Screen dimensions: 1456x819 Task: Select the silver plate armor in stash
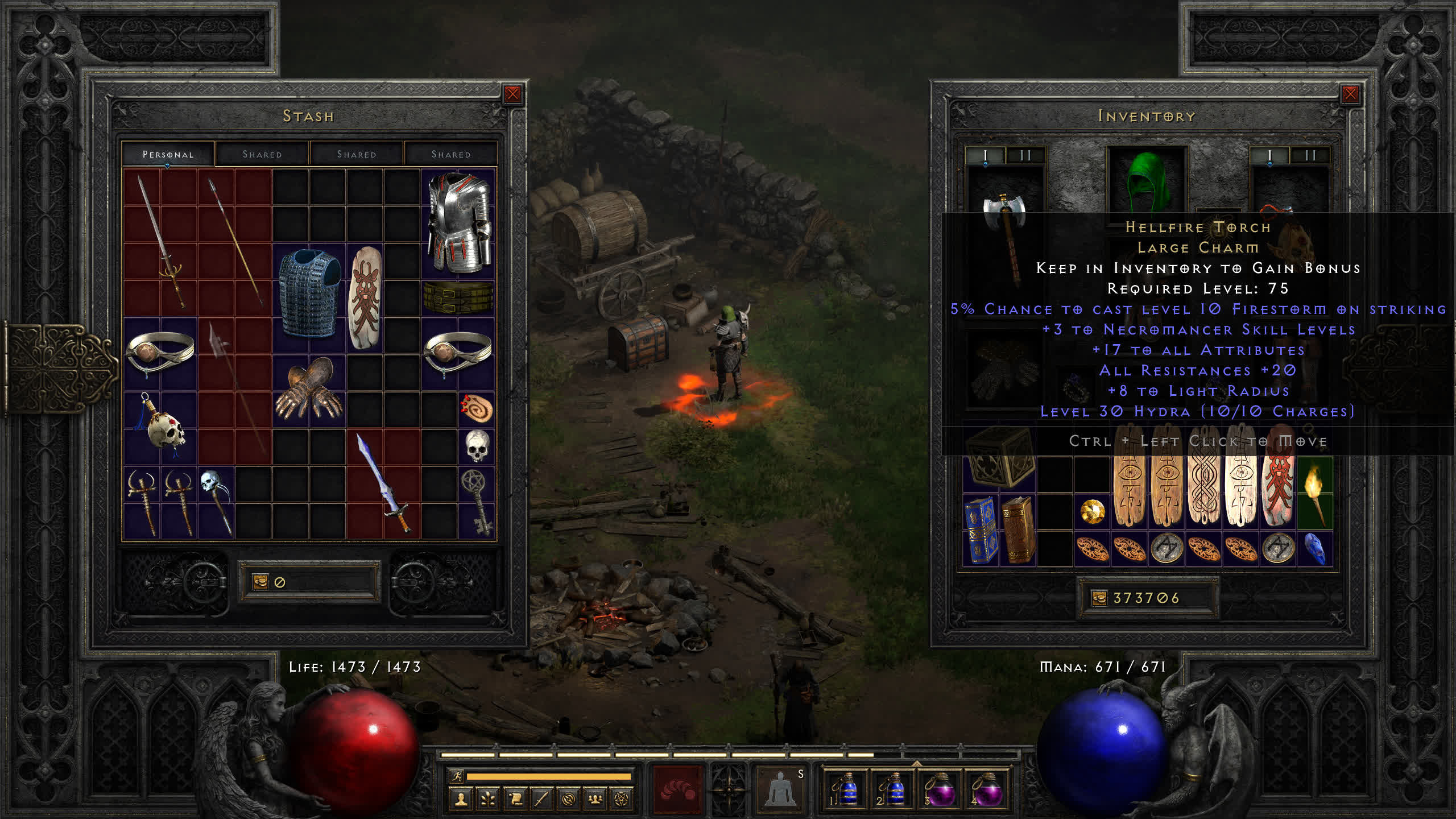(x=458, y=222)
